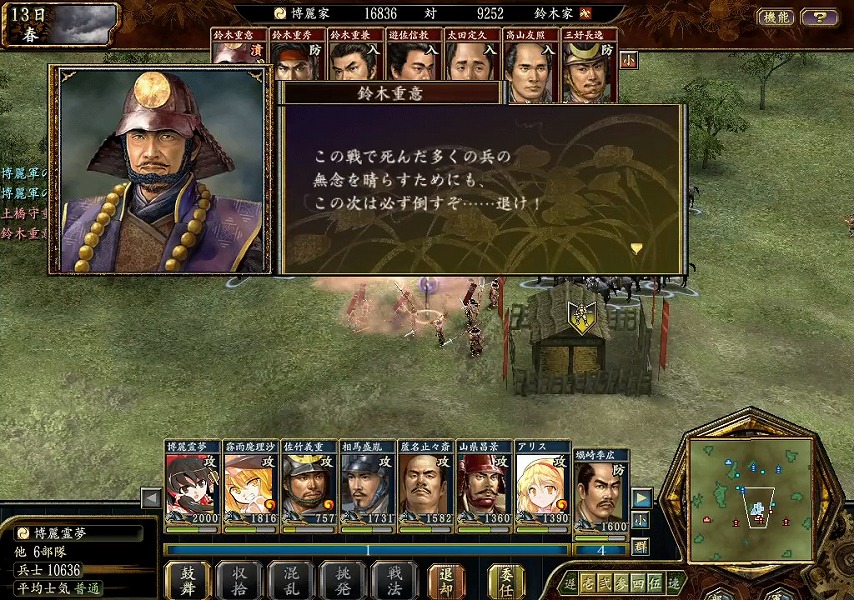Show next units with the right arrow
The width and height of the screenshot is (854, 600).
coord(640,498)
